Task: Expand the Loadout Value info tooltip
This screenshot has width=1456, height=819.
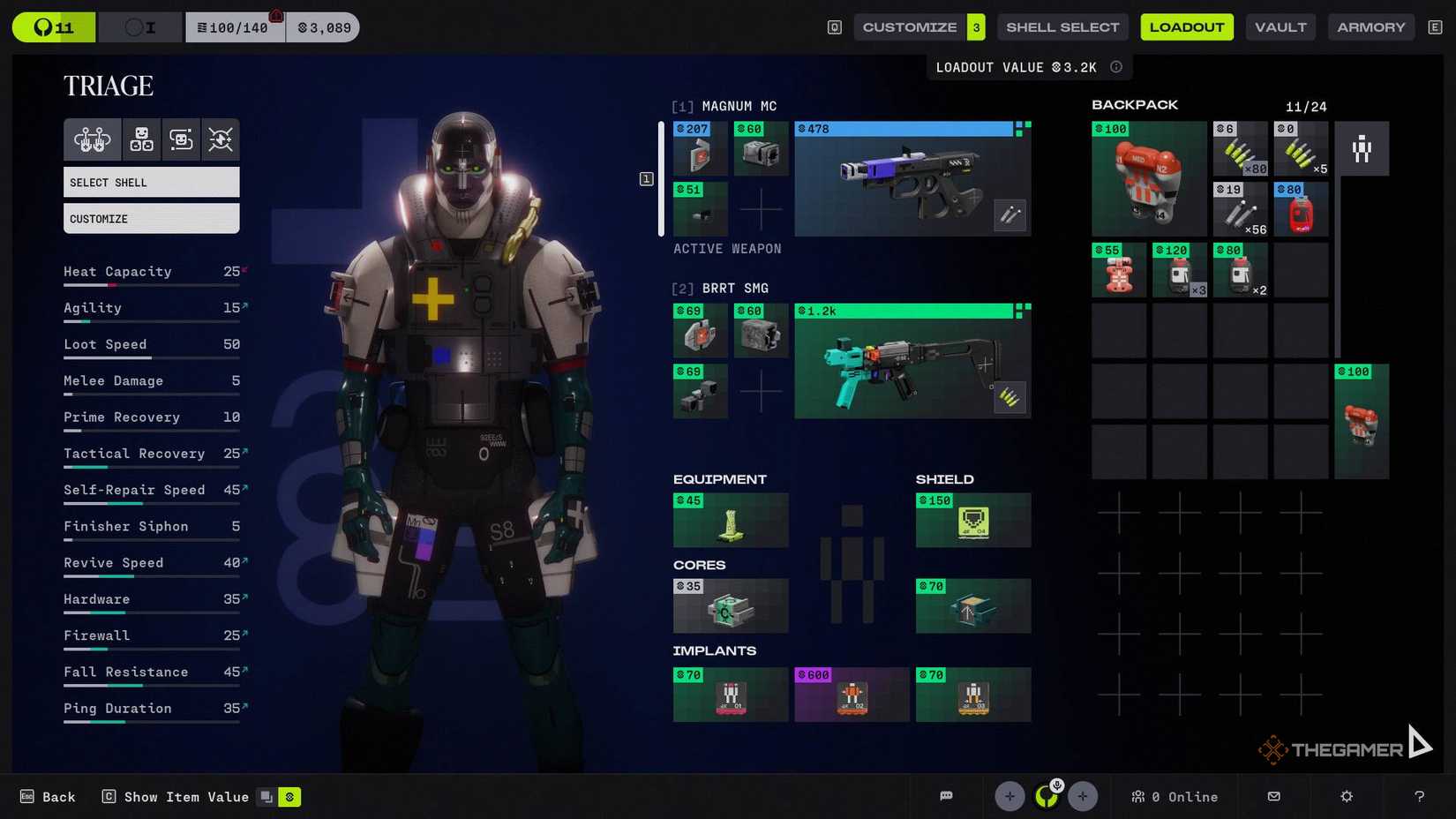Action: (1115, 66)
